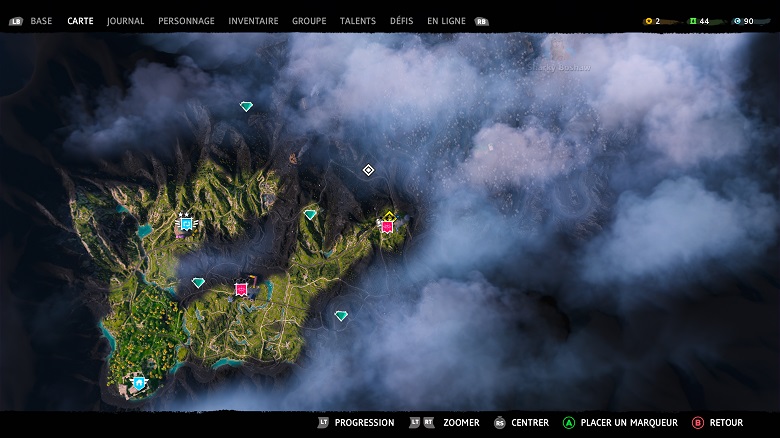
Task: Click the winged blue outpost marker
Action: (x=186, y=224)
